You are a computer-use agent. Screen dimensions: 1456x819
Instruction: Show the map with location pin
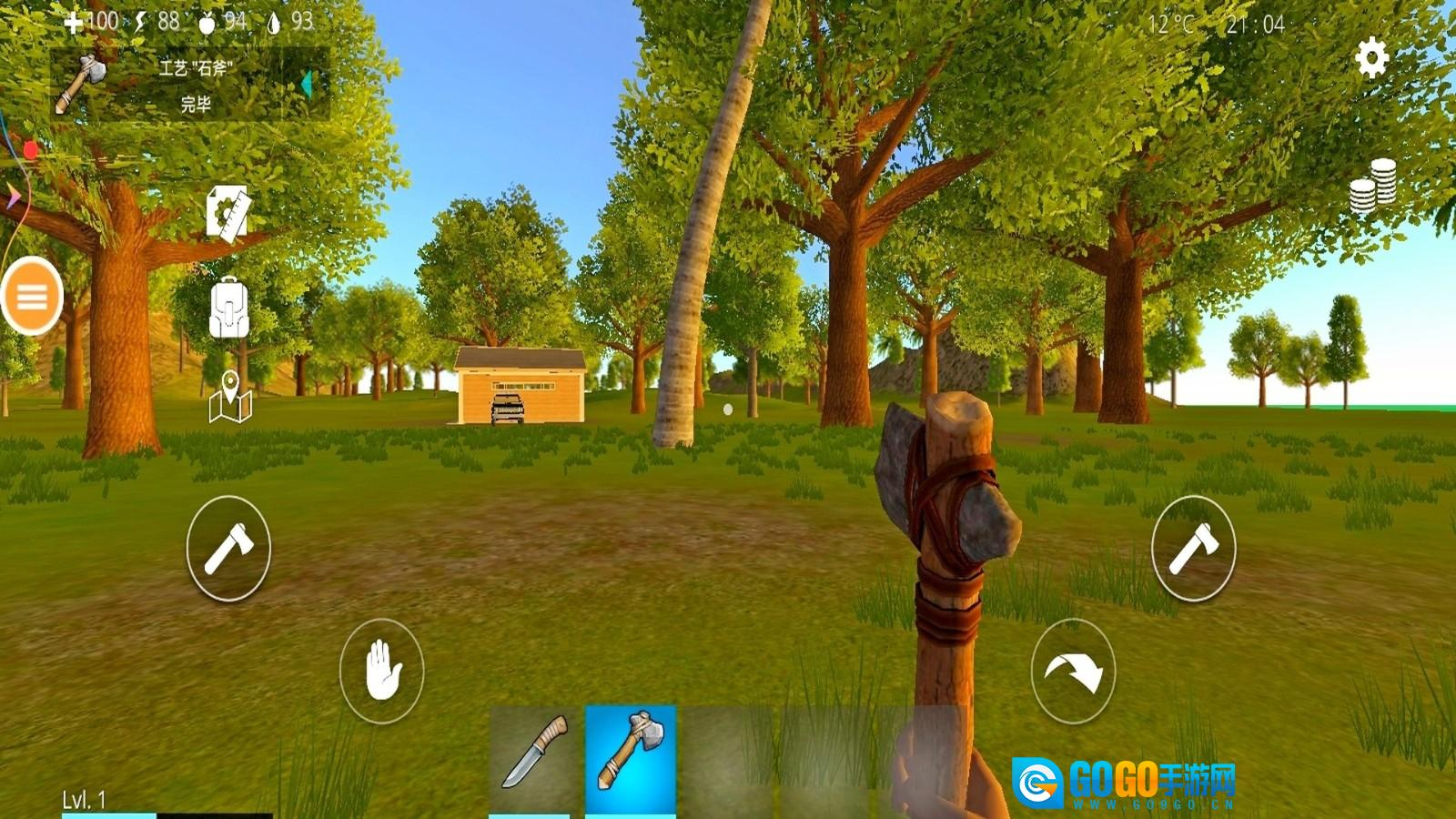(229, 398)
